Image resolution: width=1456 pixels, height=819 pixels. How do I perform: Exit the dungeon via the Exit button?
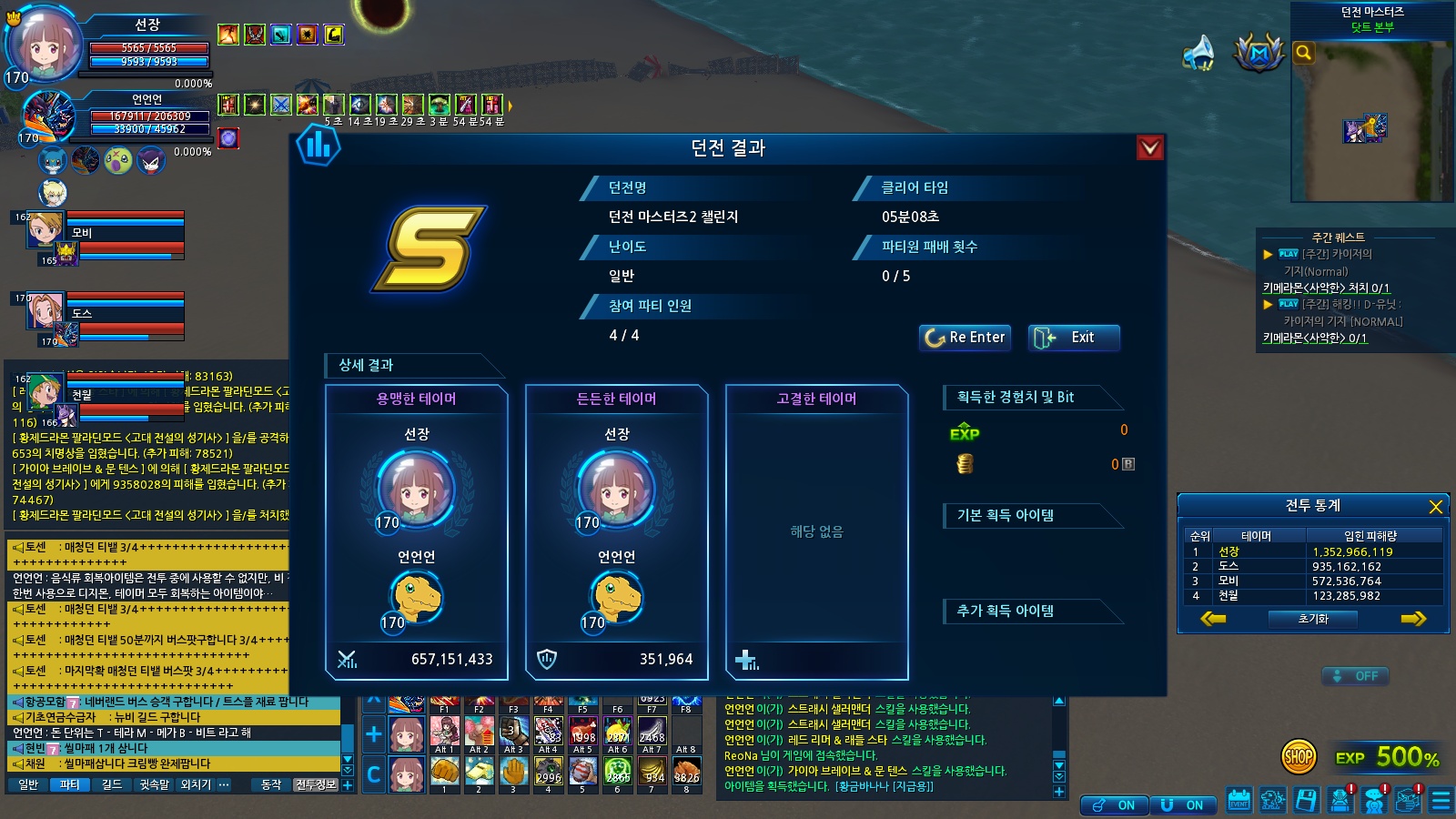click(1073, 338)
